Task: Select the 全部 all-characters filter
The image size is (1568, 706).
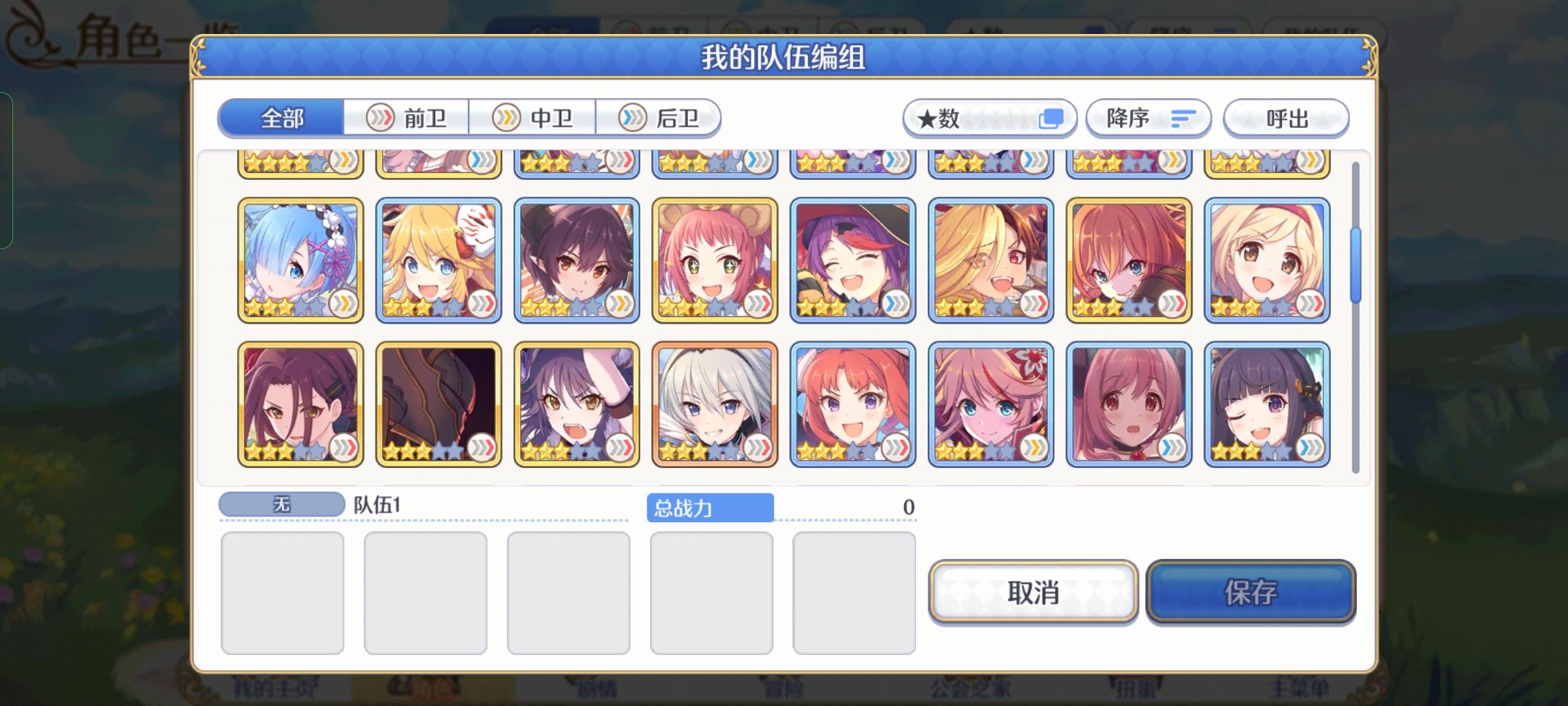Action: tap(282, 118)
